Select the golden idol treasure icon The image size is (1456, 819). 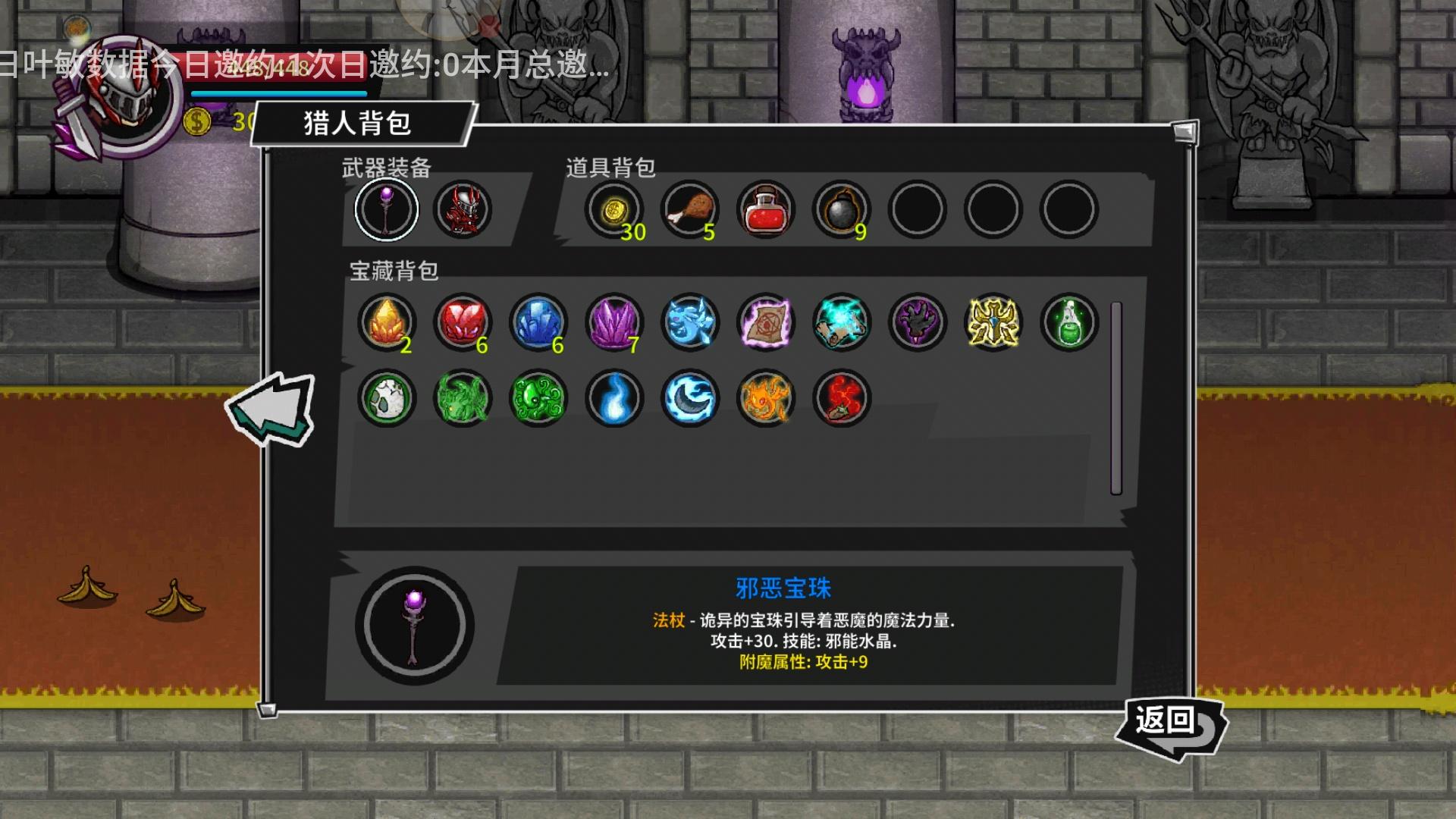tap(992, 322)
